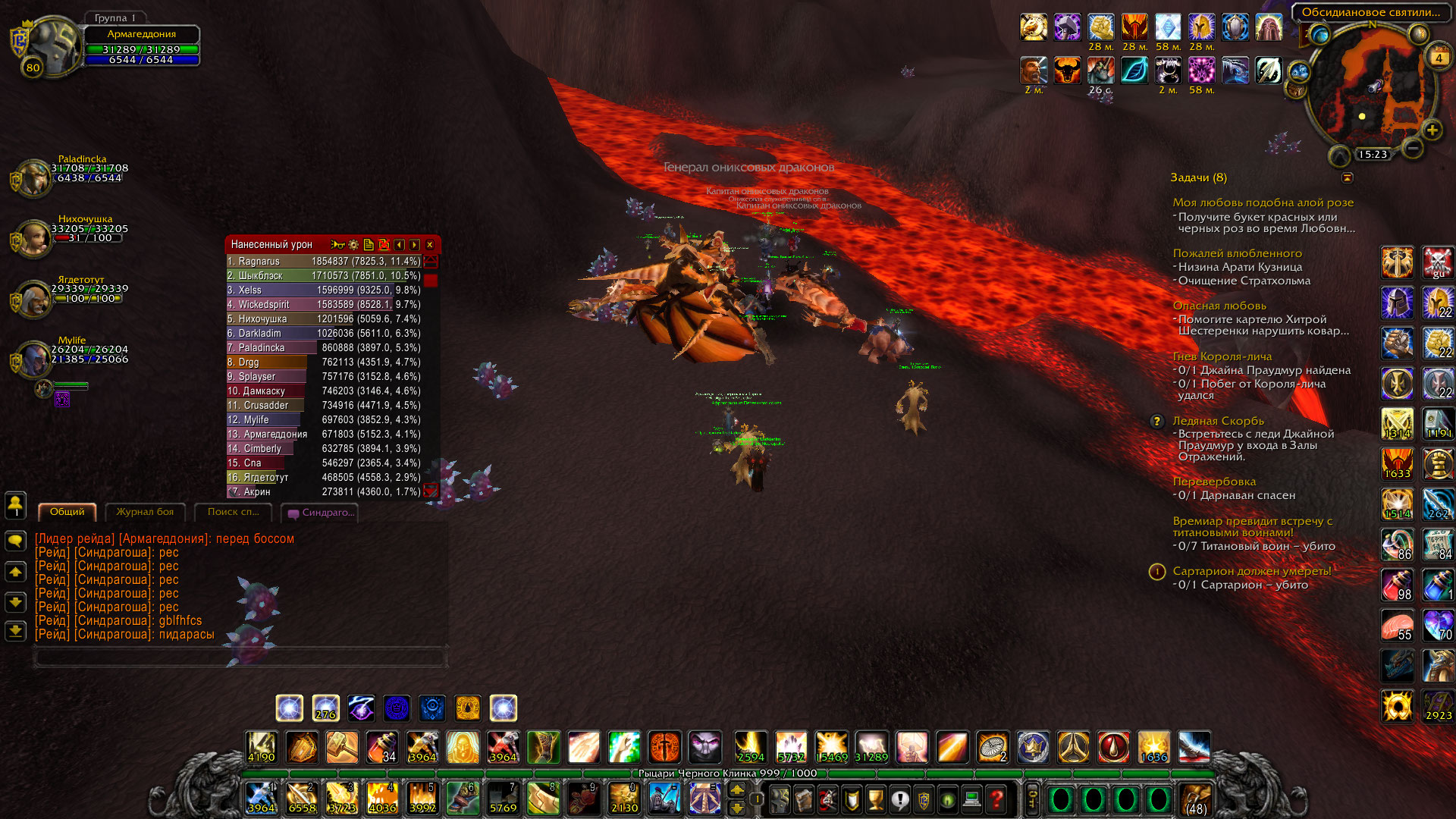This screenshot has height=819, width=1456.
Task: Switch to the Журнал боя chat tab
Action: (x=145, y=512)
